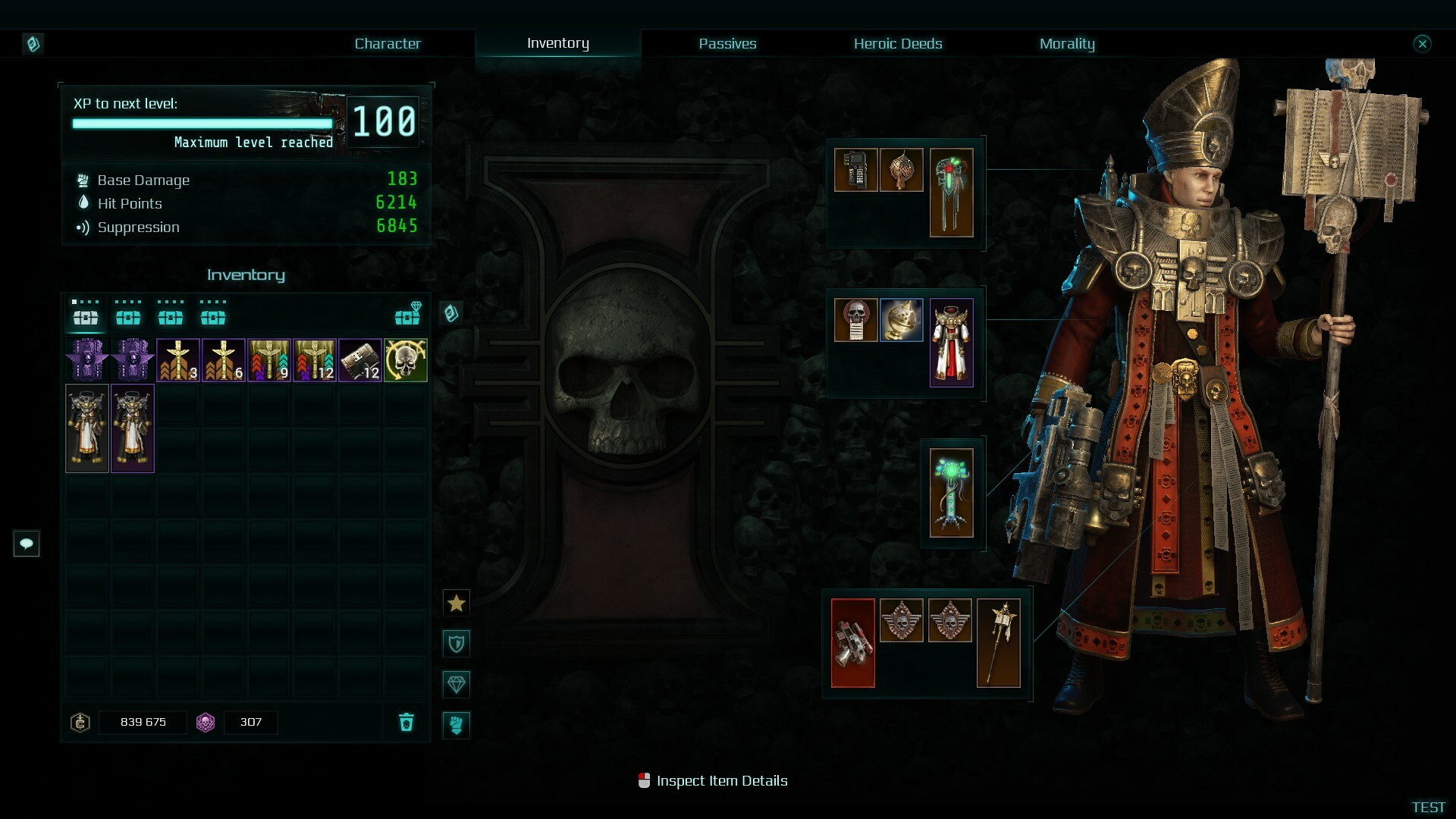Open the premium chest tab with diamond

pos(407,315)
